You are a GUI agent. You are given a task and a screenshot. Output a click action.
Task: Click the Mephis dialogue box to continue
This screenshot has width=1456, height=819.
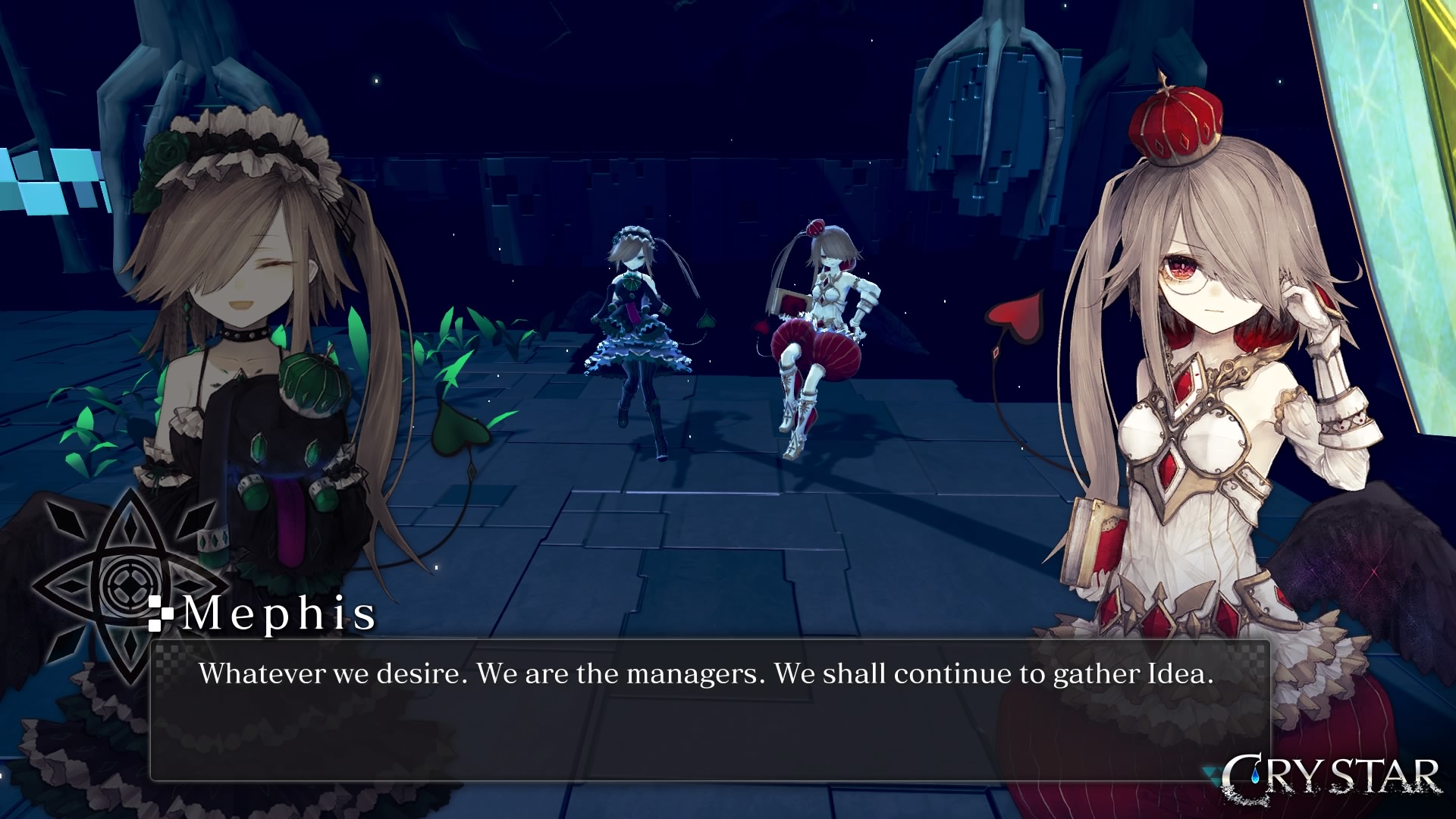pyautogui.click(x=710, y=710)
